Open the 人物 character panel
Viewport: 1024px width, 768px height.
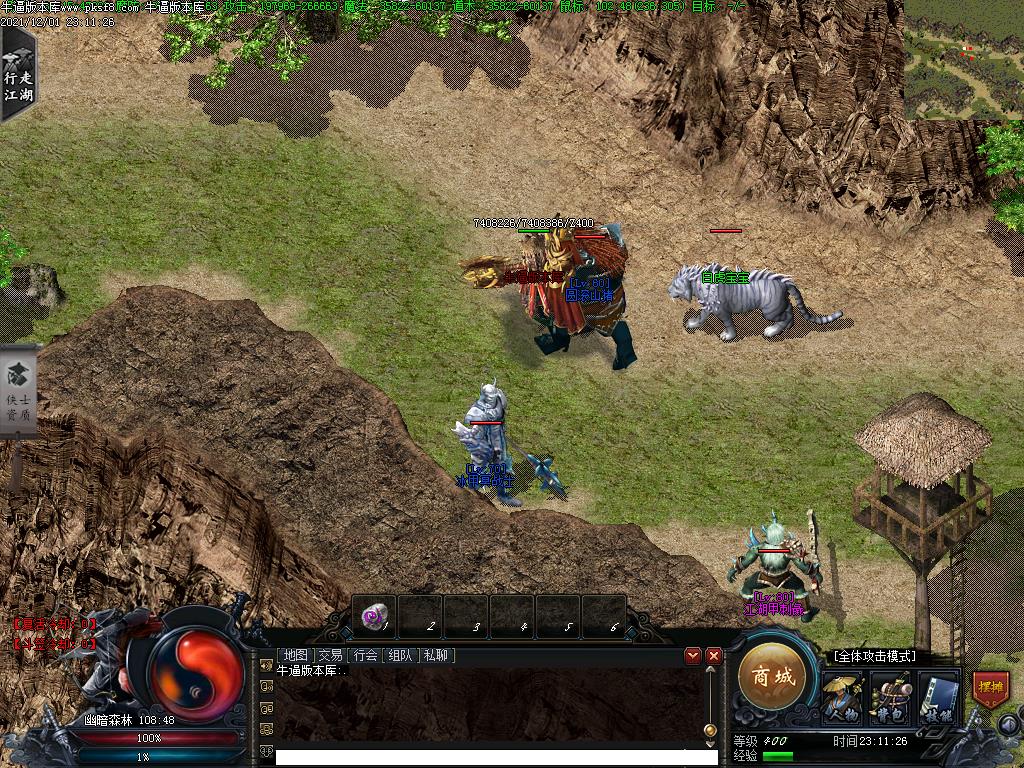tap(842, 697)
